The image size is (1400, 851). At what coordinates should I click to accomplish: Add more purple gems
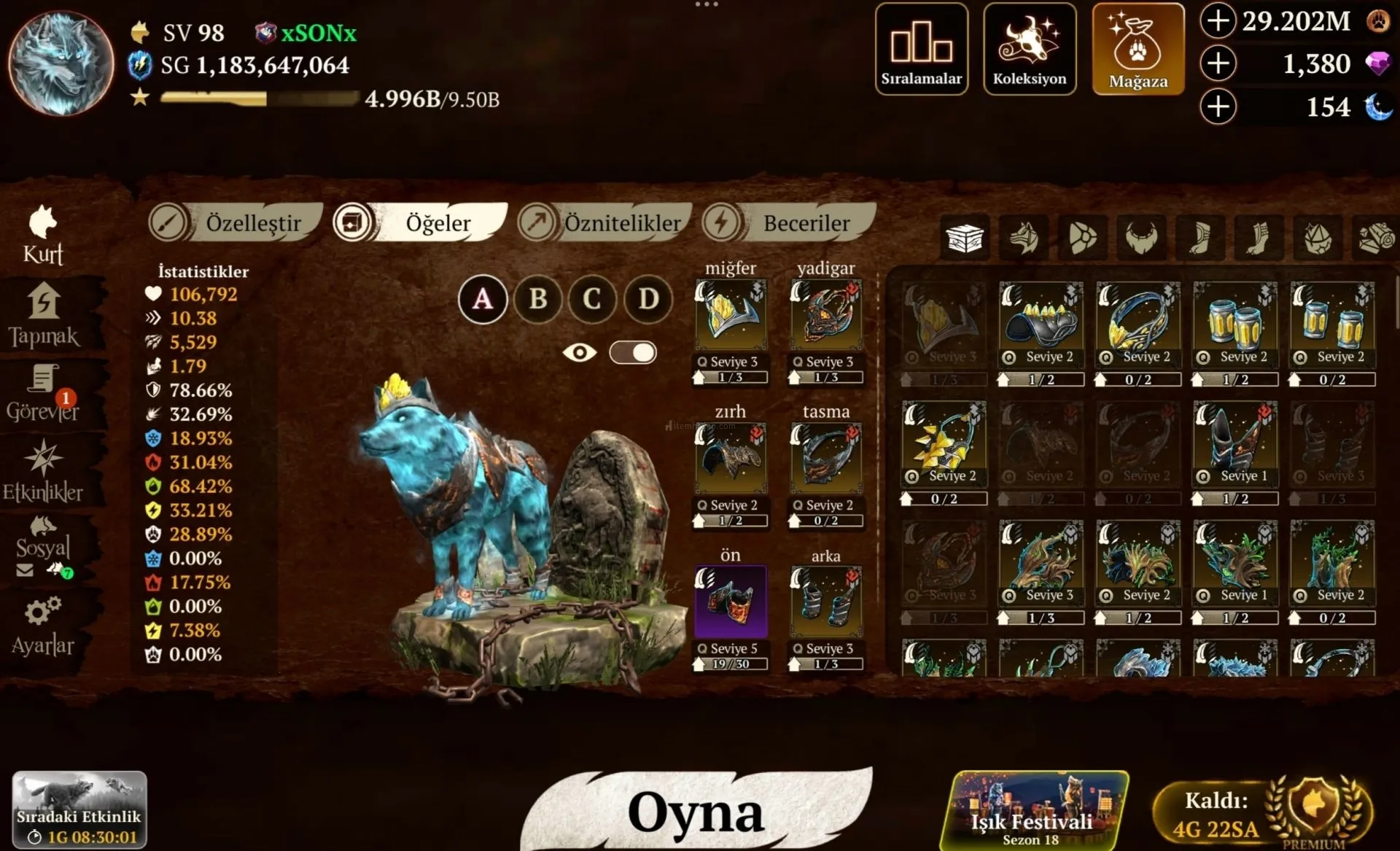[x=1218, y=63]
